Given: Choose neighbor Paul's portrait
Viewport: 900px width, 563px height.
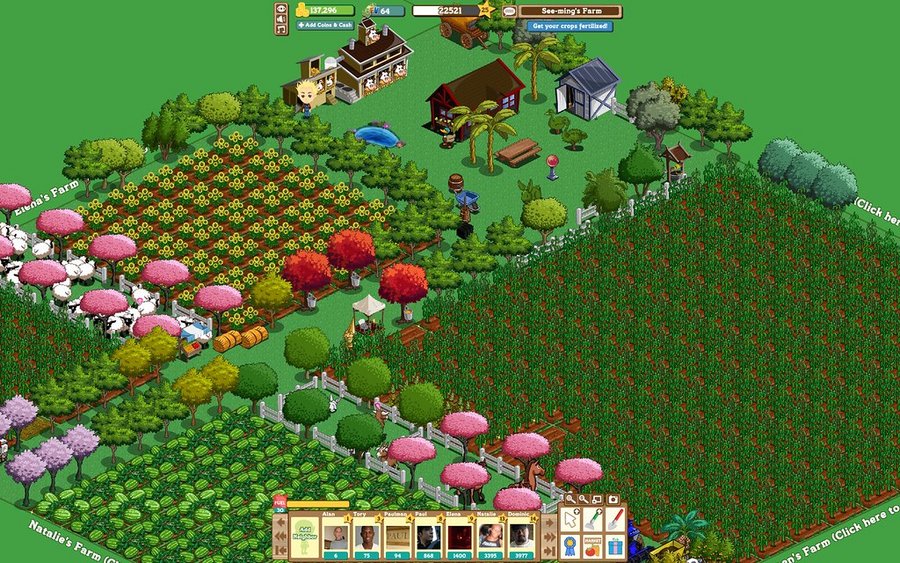Looking at the screenshot, I should (428, 536).
